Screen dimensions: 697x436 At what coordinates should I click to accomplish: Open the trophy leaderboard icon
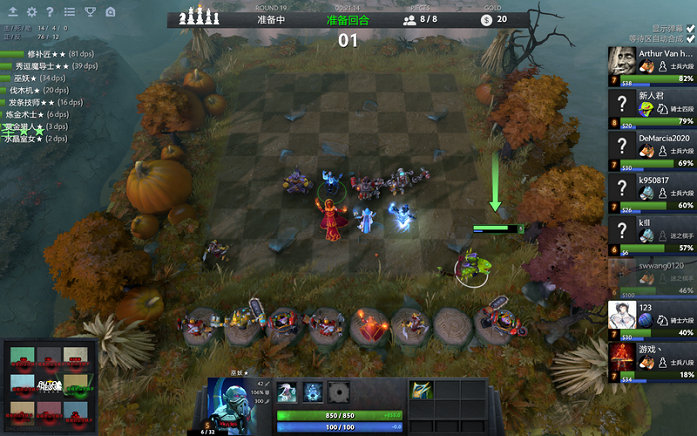click(x=89, y=12)
